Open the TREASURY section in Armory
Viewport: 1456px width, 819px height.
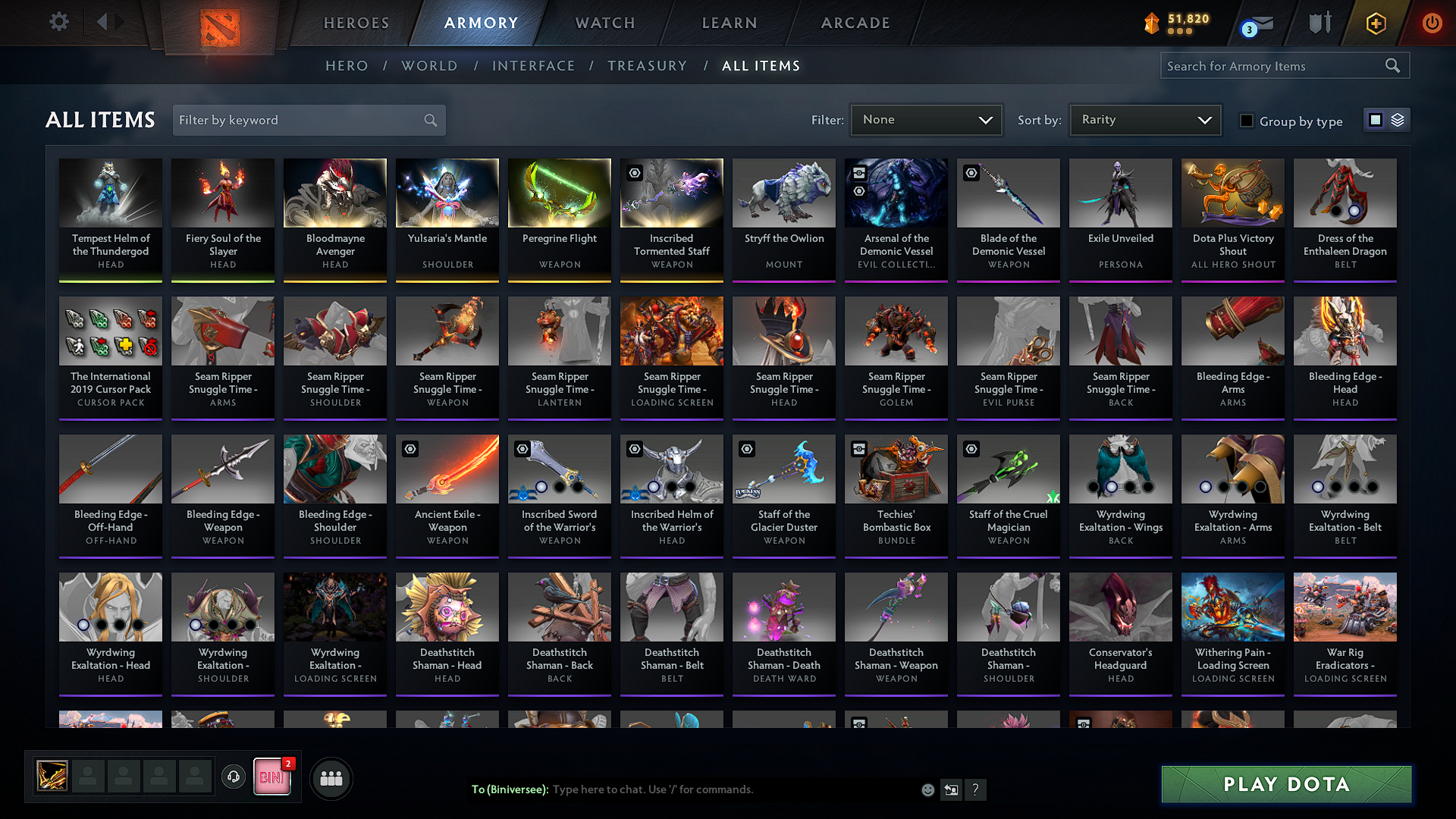[x=647, y=66]
